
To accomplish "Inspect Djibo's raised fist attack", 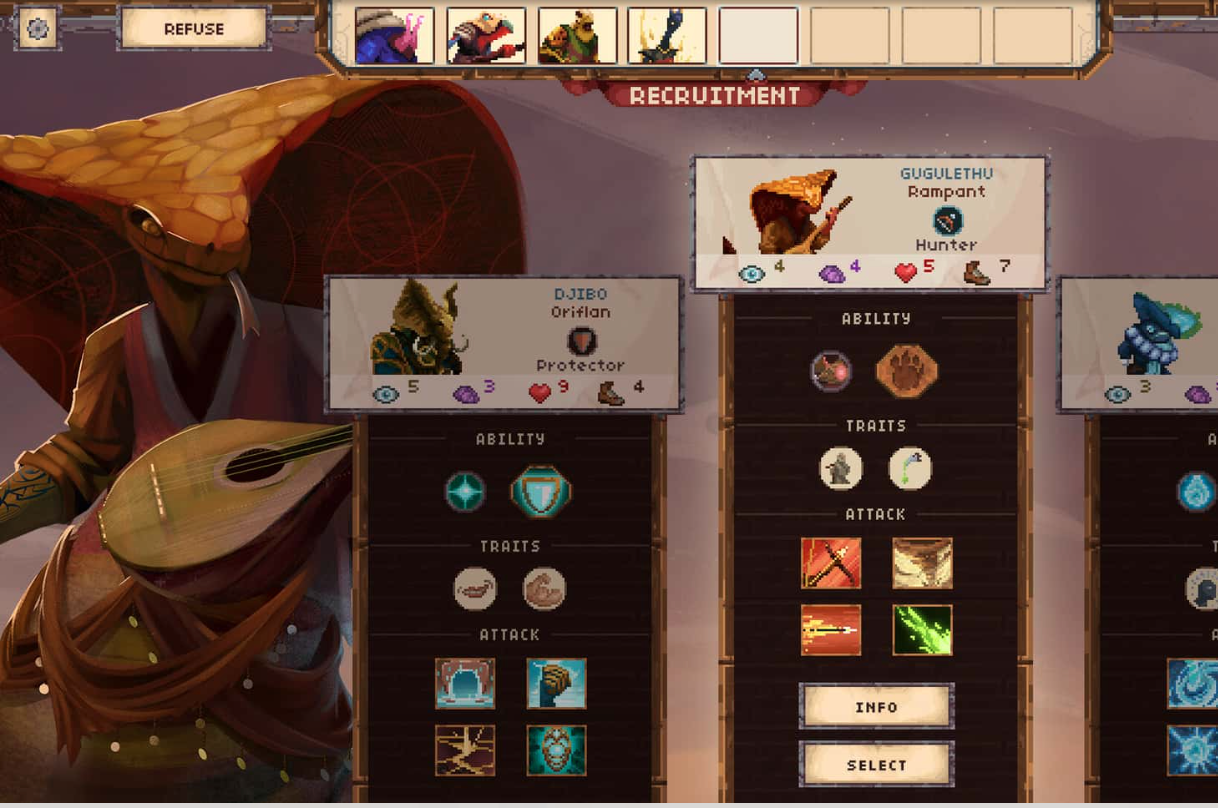I will tap(556, 683).
